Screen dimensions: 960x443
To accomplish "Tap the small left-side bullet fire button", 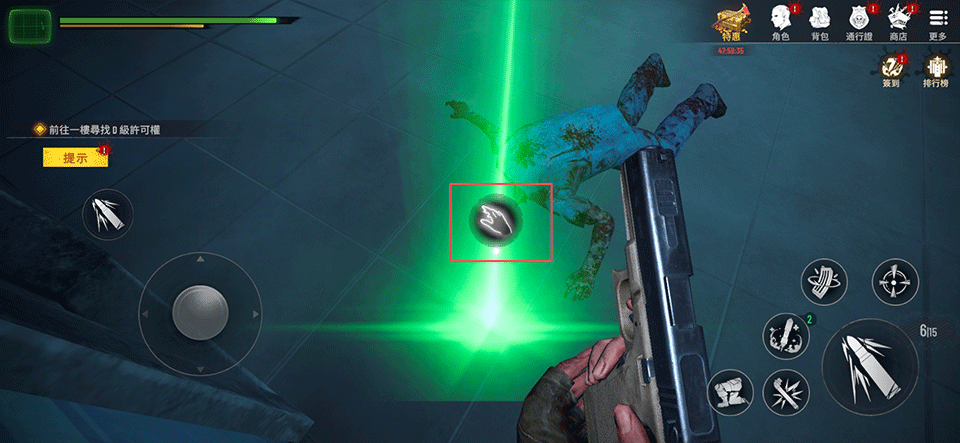I will pos(107,214).
